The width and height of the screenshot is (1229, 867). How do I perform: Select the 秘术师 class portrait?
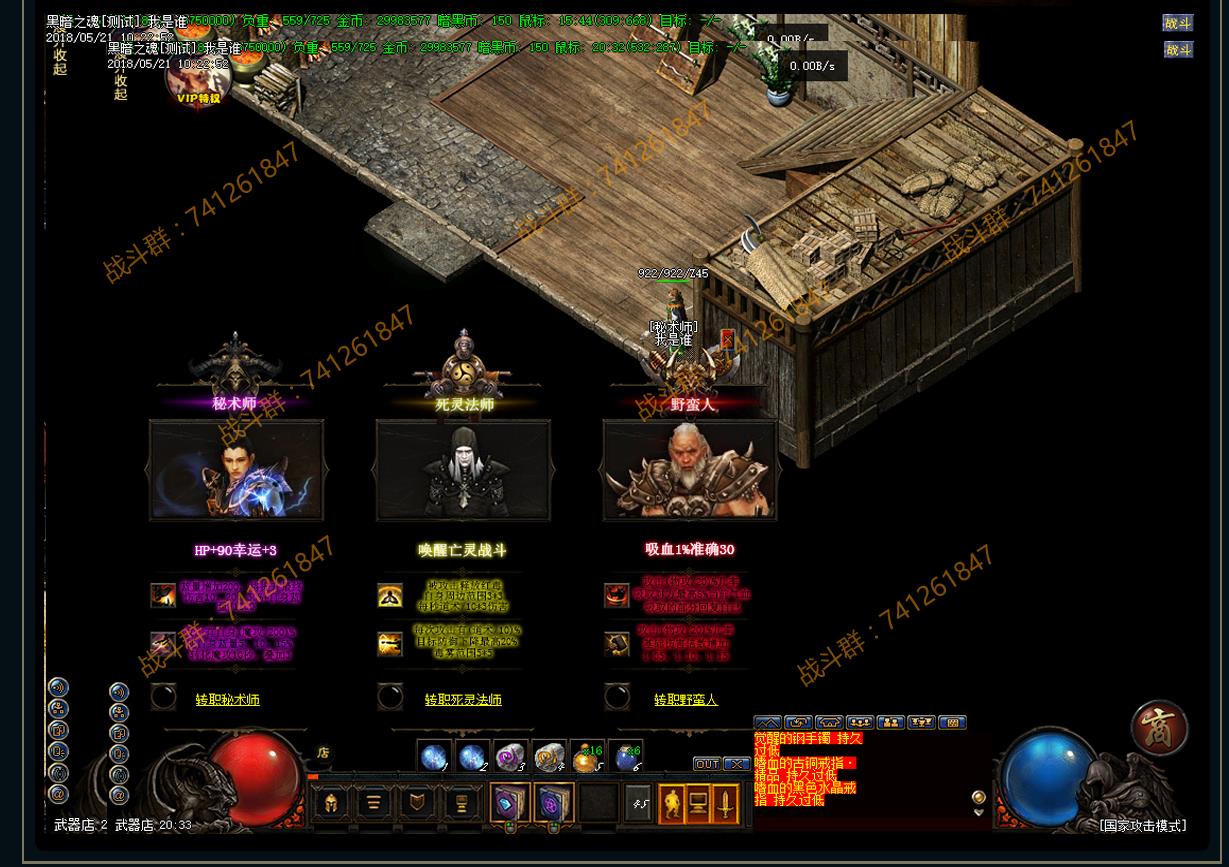pos(236,470)
